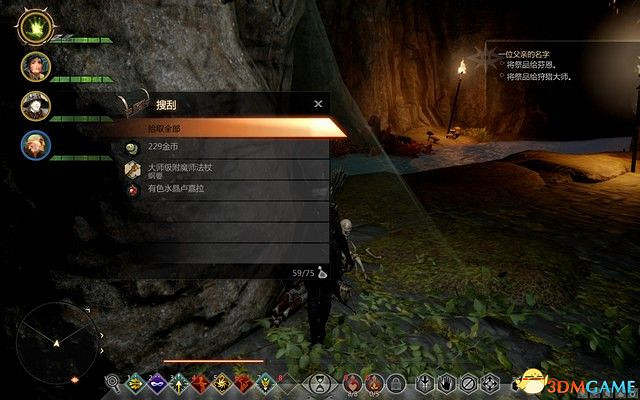The width and height of the screenshot is (640, 400).
Task: Close the loot window
Action: [x=318, y=103]
